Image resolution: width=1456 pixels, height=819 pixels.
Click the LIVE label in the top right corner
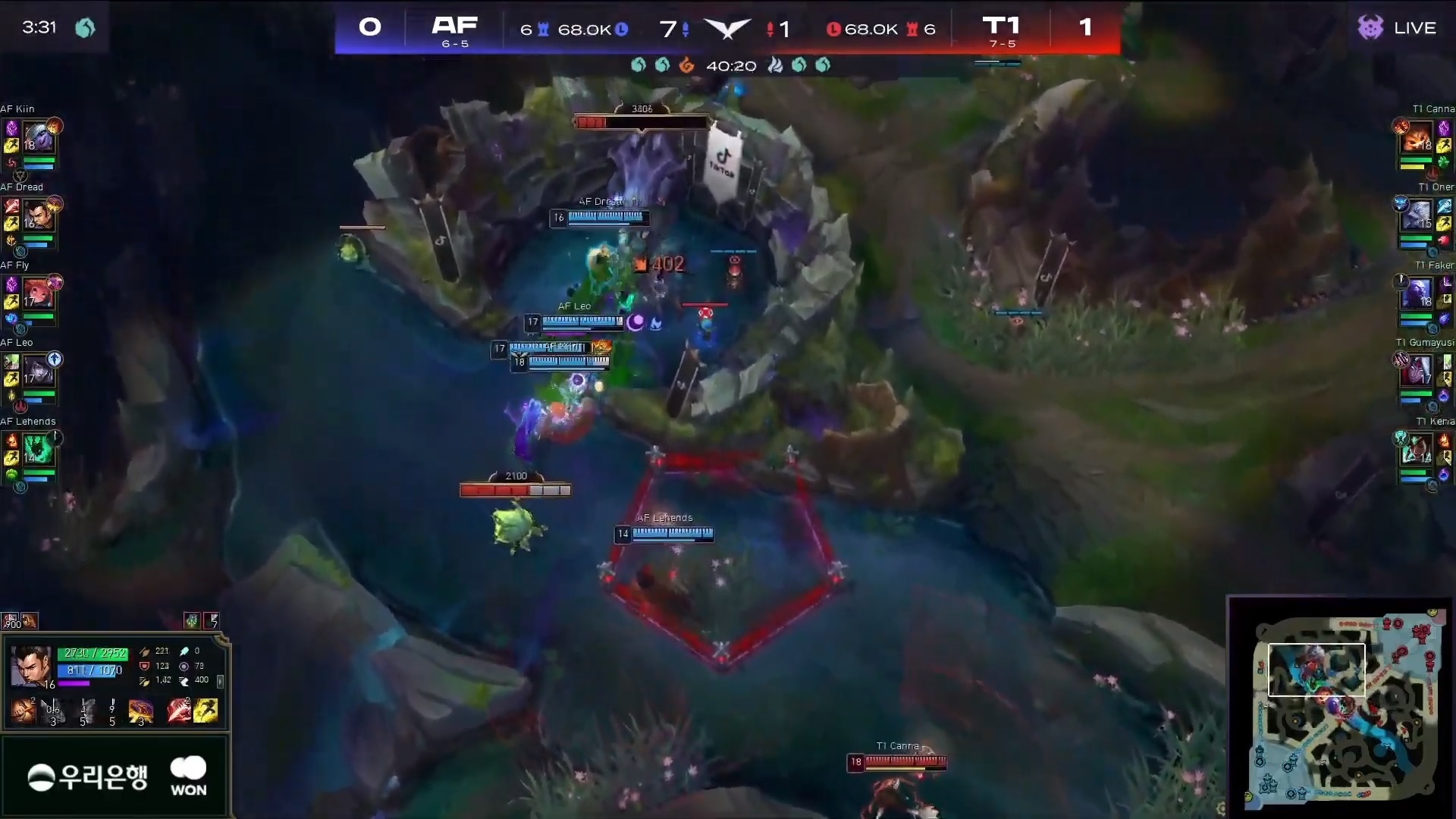click(x=1414, y=27)
